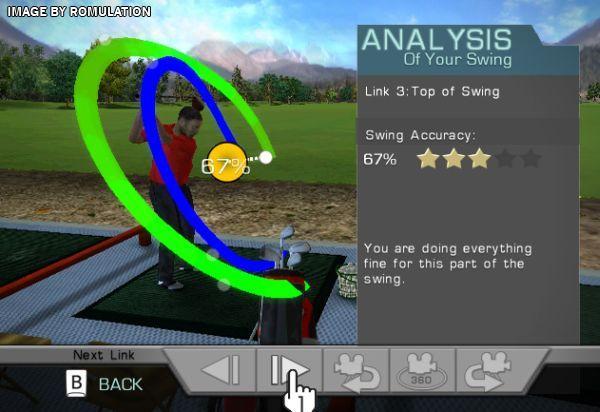
Task: Activate the 360 camera view
Action: [x=422, y=370]
